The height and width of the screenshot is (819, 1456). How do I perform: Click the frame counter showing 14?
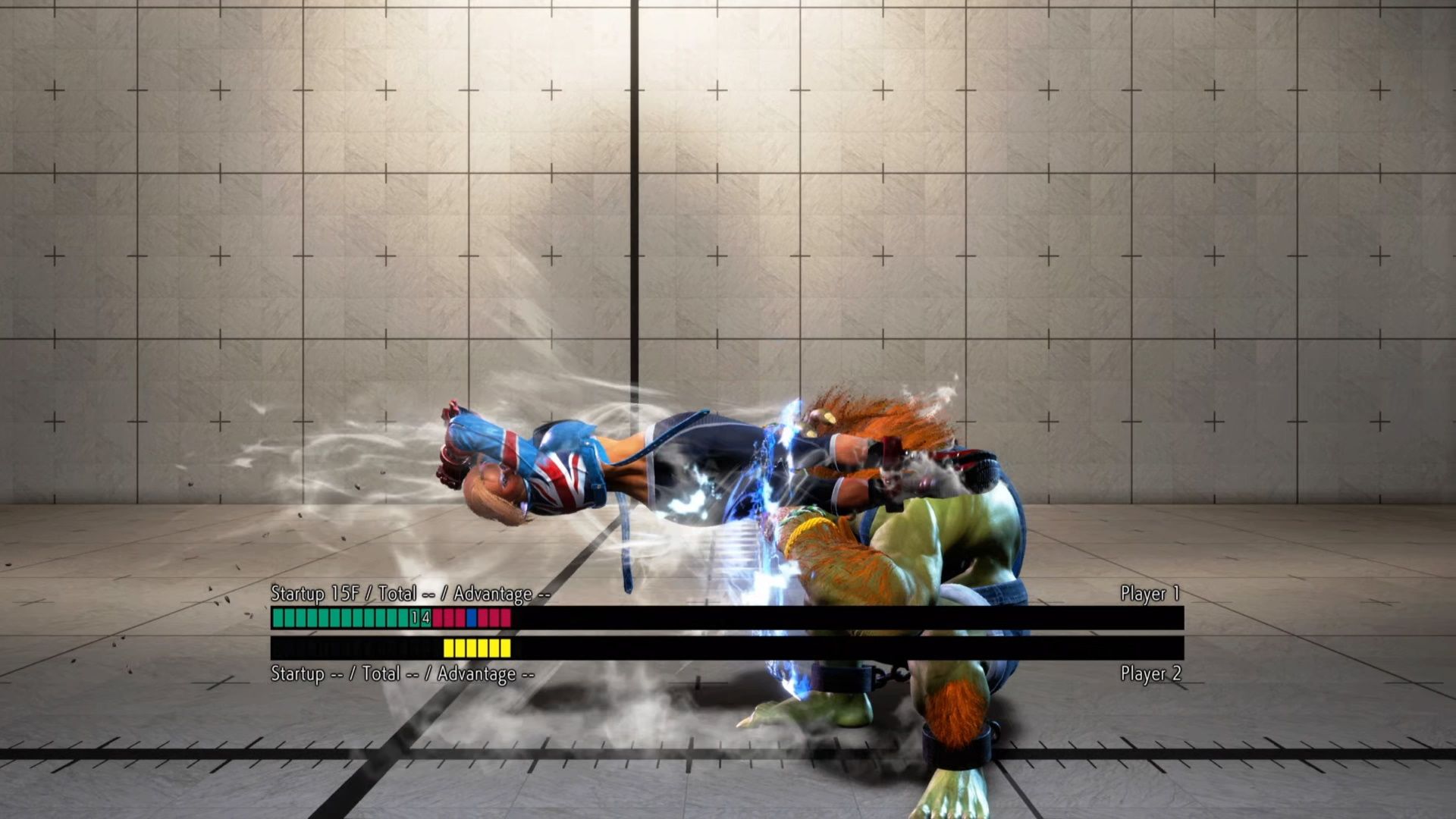point(419,617)
